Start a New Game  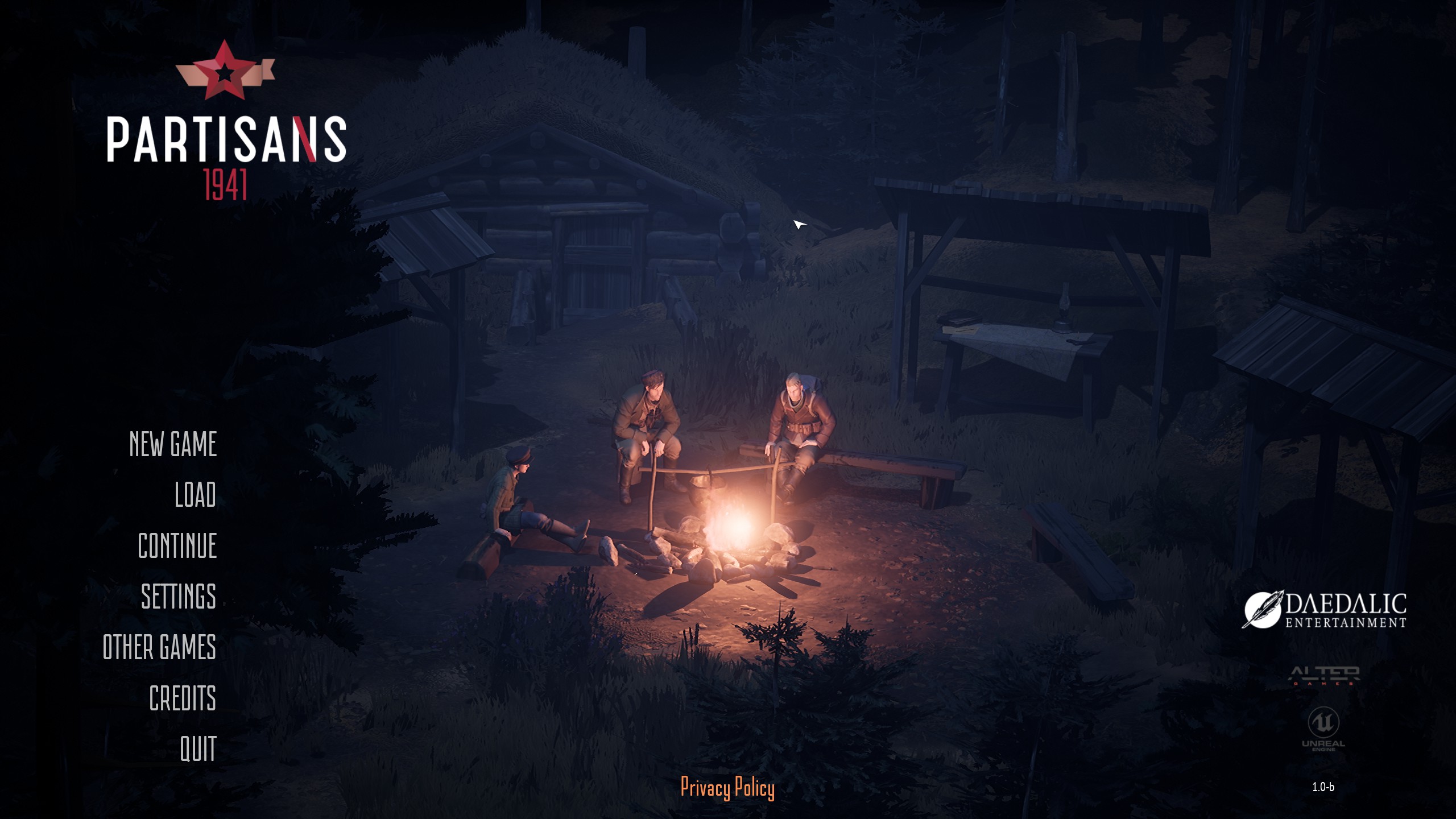(173, 445)
